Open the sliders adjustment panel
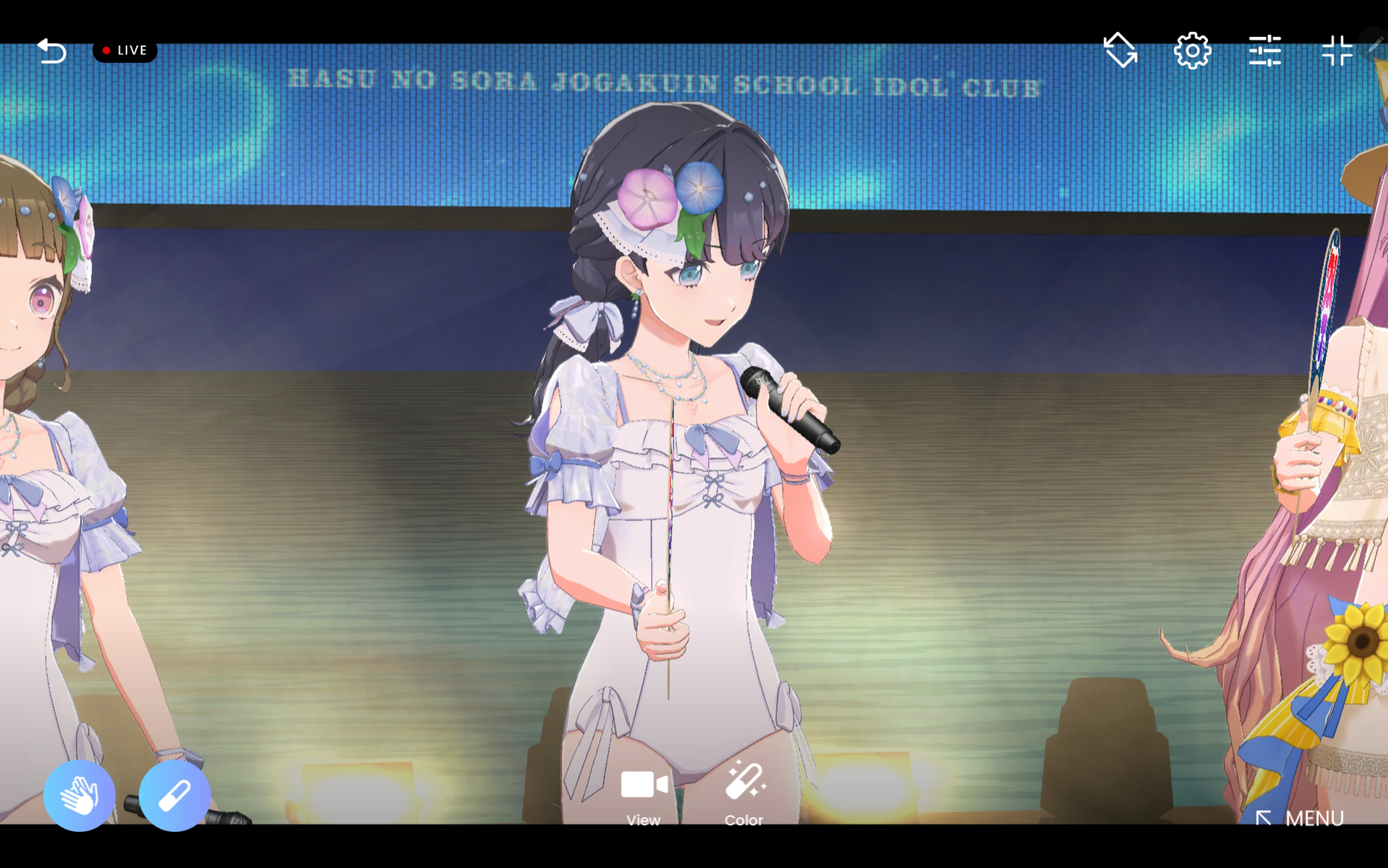This screenshot has height=868, width=1388. coord(1265,51)
